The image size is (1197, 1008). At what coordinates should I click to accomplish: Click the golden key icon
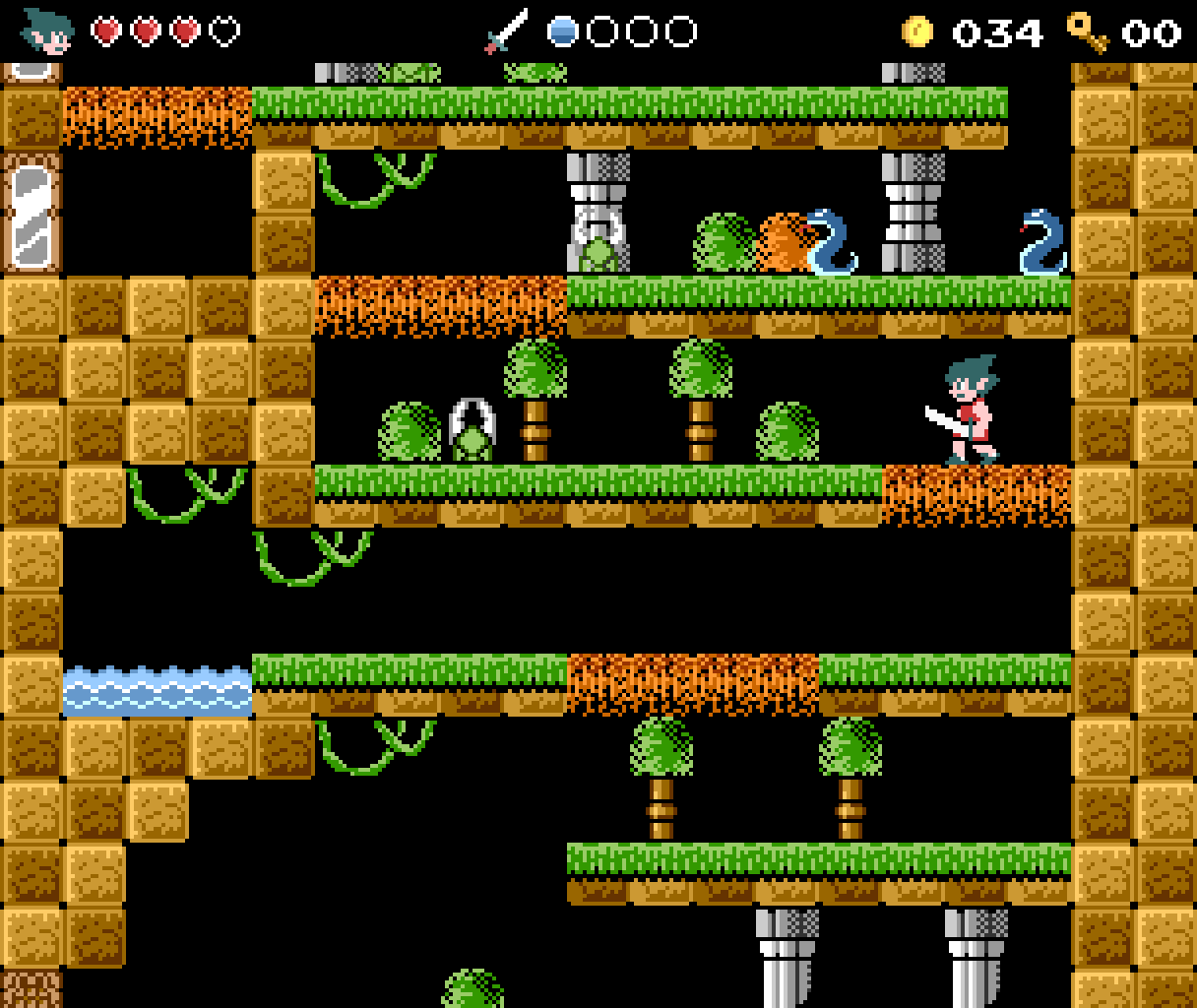(x=1088, y=31)
